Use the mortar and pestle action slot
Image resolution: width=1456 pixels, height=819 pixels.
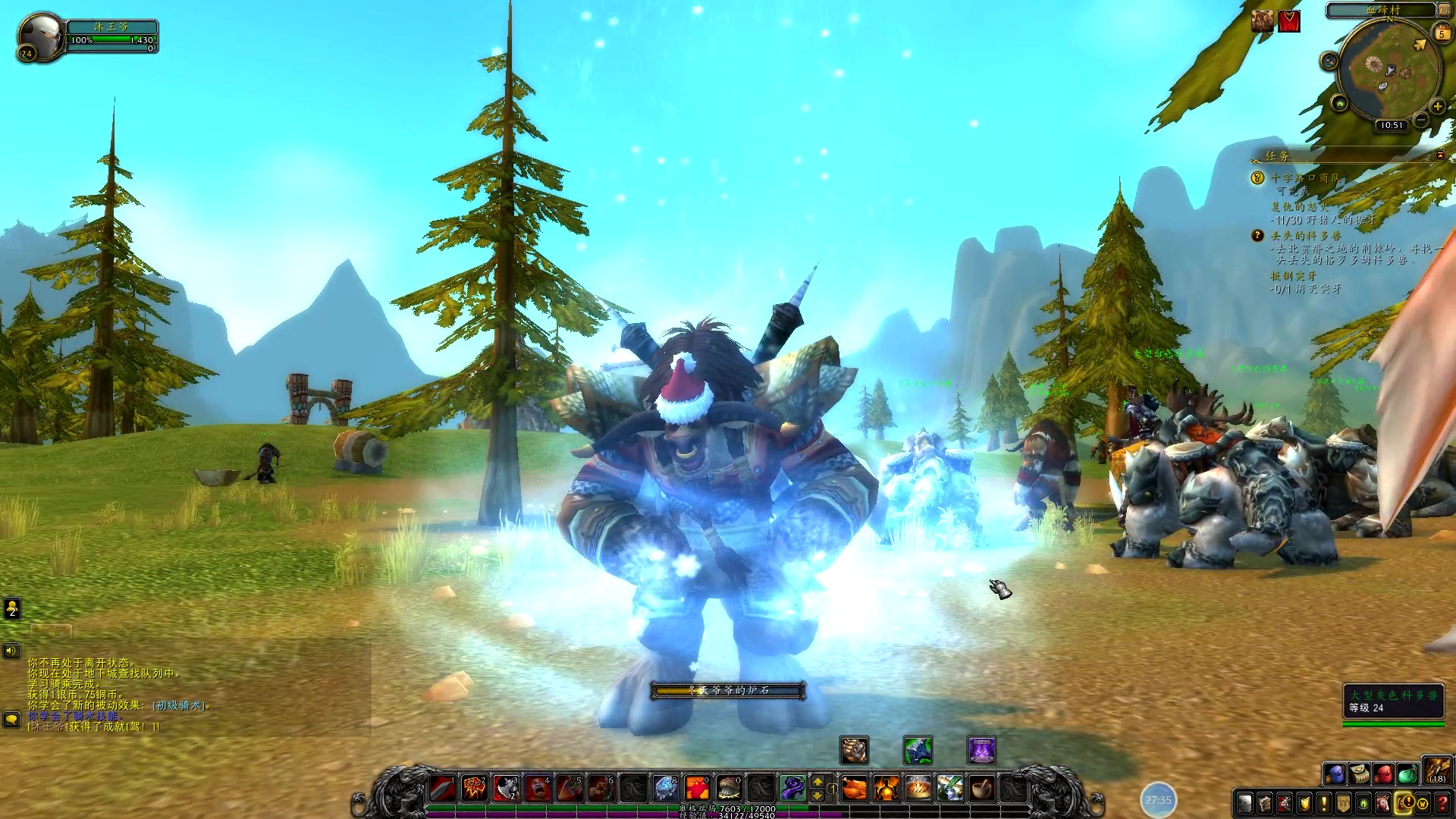click(x=982, y=789)
